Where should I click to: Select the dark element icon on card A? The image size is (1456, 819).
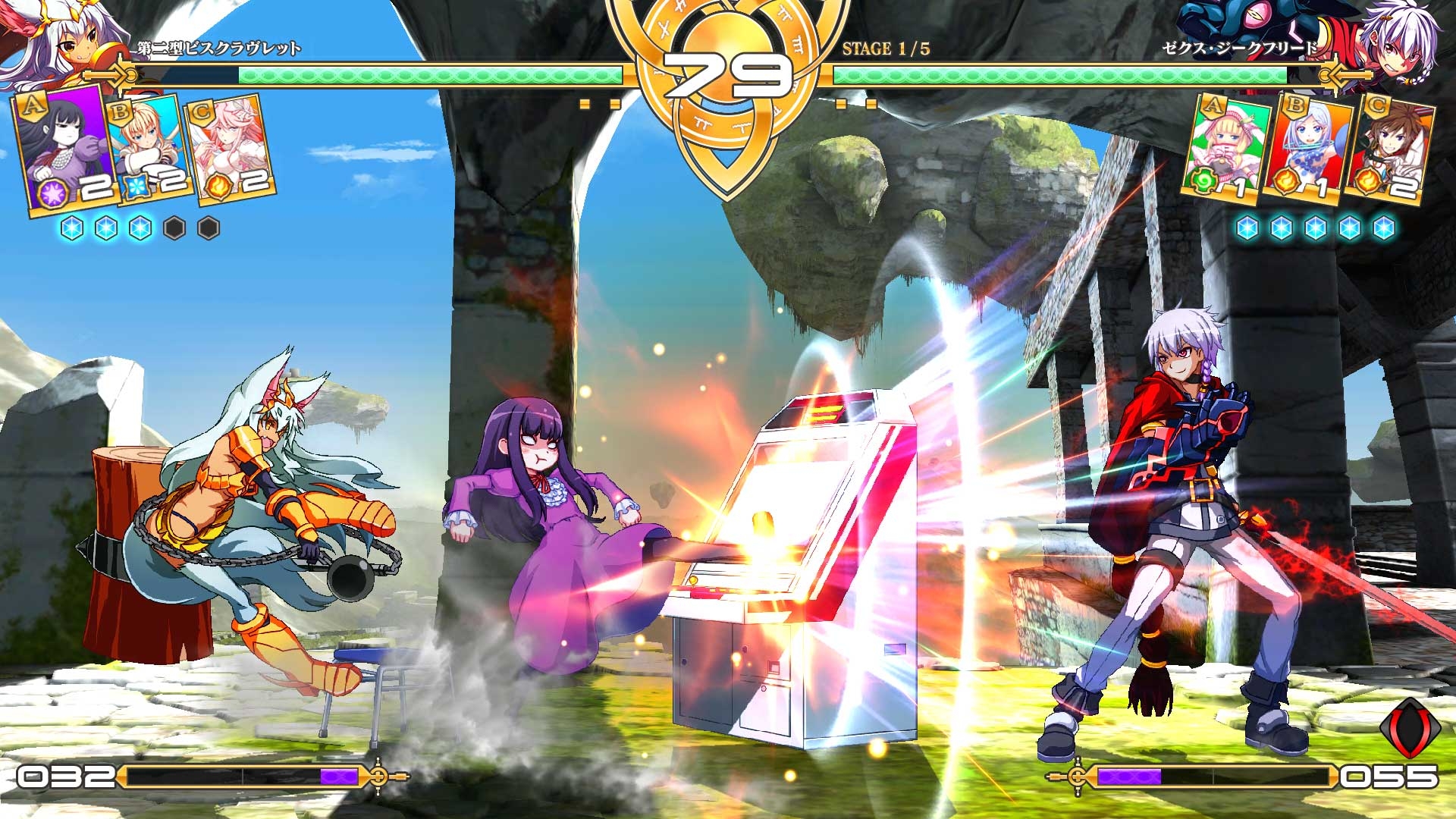[52, 190]
